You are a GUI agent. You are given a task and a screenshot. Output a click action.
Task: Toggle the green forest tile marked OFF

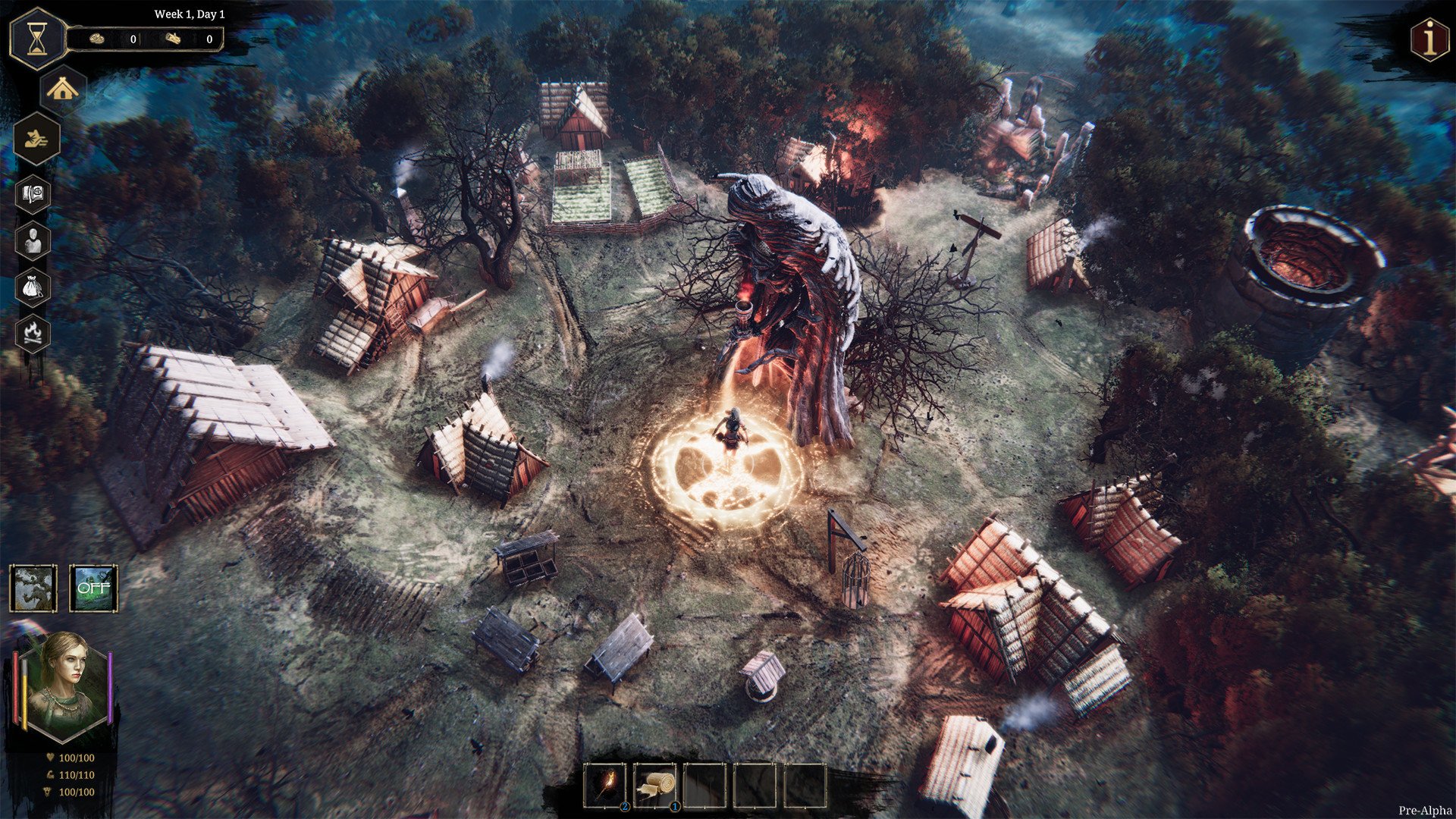(x=93, y=588)
